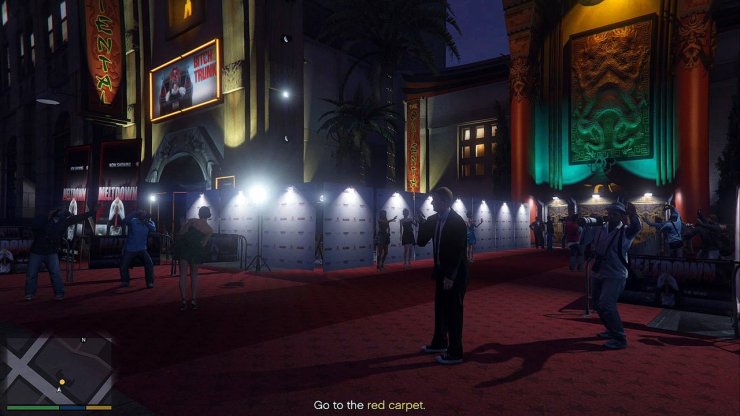Select the white player arrow on minimap
Viewport: 740px width, 416px height.
(60, 391)
